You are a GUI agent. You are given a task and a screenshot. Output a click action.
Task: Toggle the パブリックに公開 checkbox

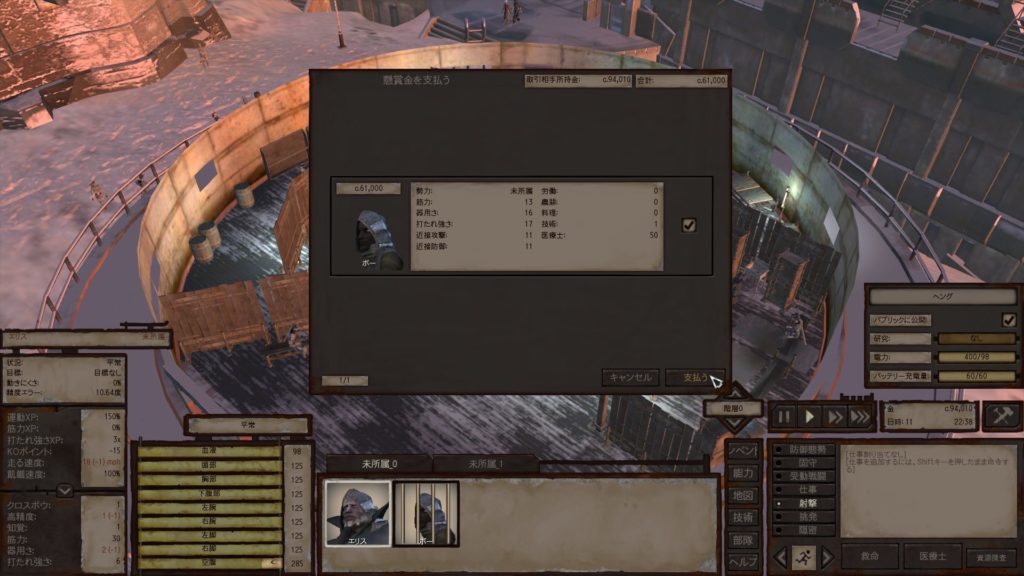pyautogui.click(x=1008, y=320)
